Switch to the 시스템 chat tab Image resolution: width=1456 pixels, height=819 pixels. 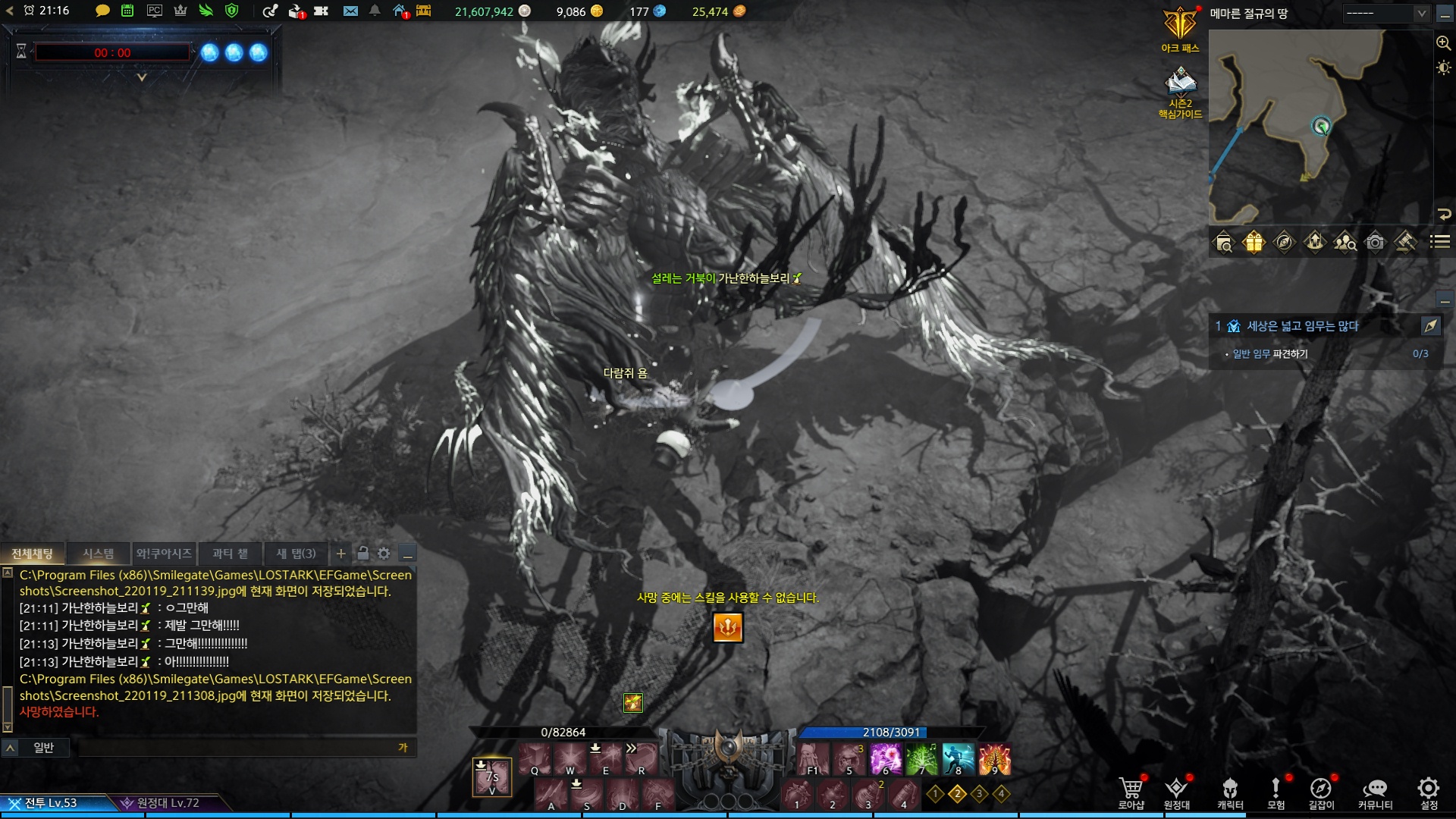pyautogui.click(x=99, y=554)
